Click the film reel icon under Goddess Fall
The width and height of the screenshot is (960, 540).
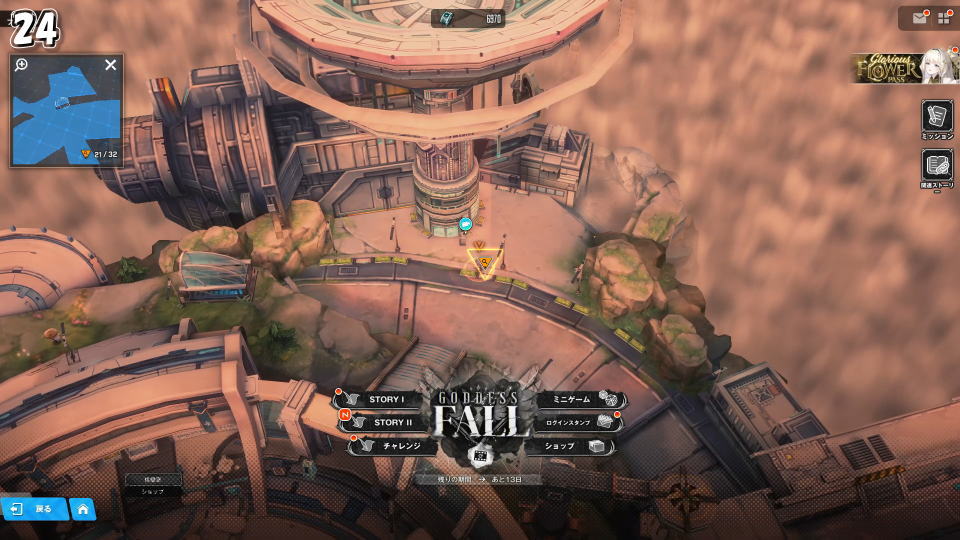tap(480, 456)
